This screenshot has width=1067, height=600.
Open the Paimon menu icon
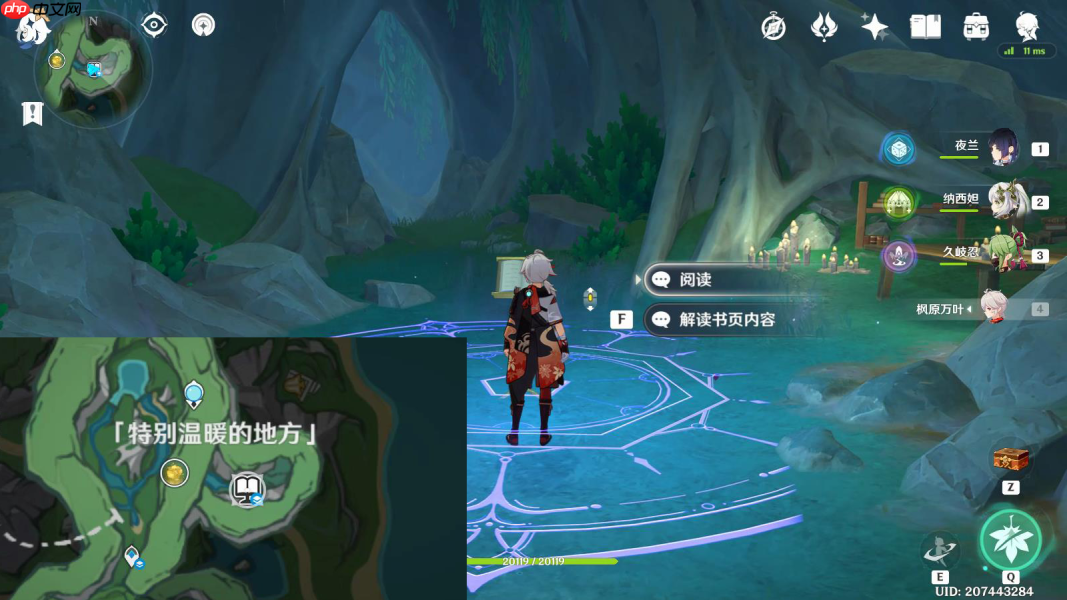(x=32, y=30)
